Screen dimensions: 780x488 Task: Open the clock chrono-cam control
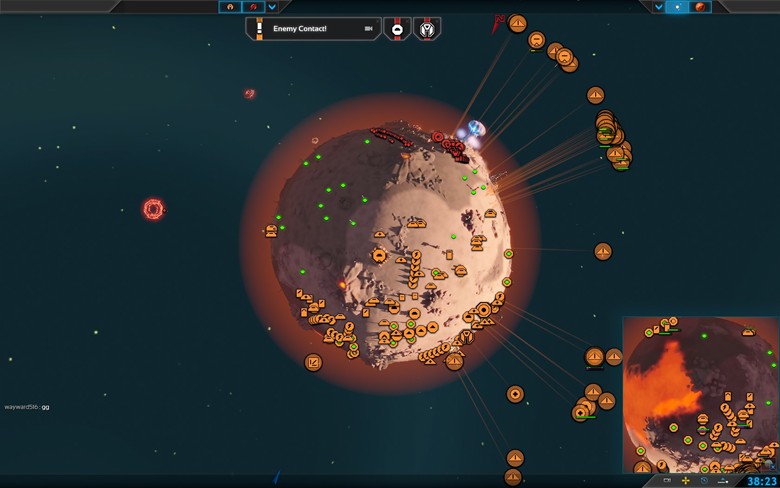pyautogui.click(x=704, y=481)
